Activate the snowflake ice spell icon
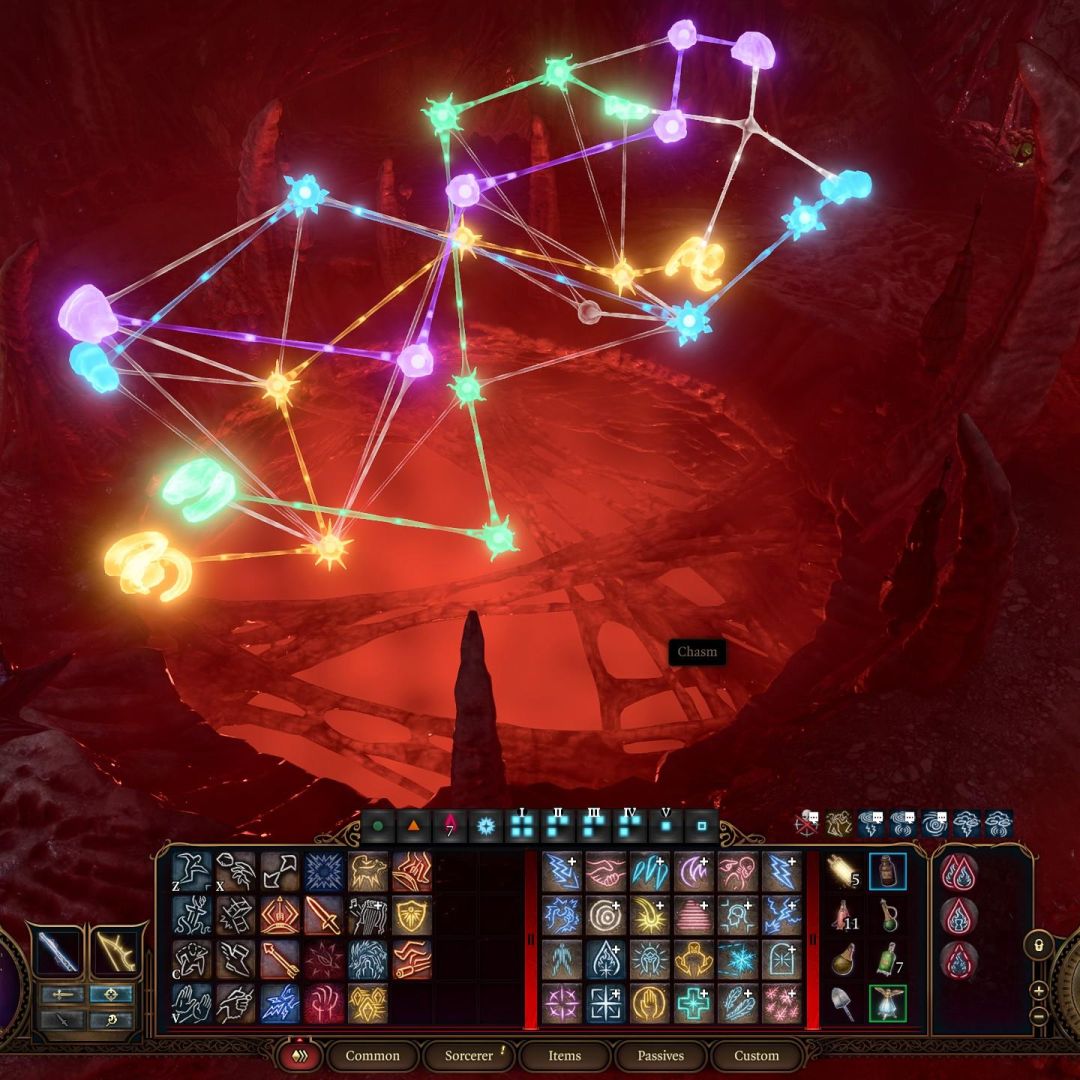This screenshot has height=1080, width=1080. click(737, 959)
